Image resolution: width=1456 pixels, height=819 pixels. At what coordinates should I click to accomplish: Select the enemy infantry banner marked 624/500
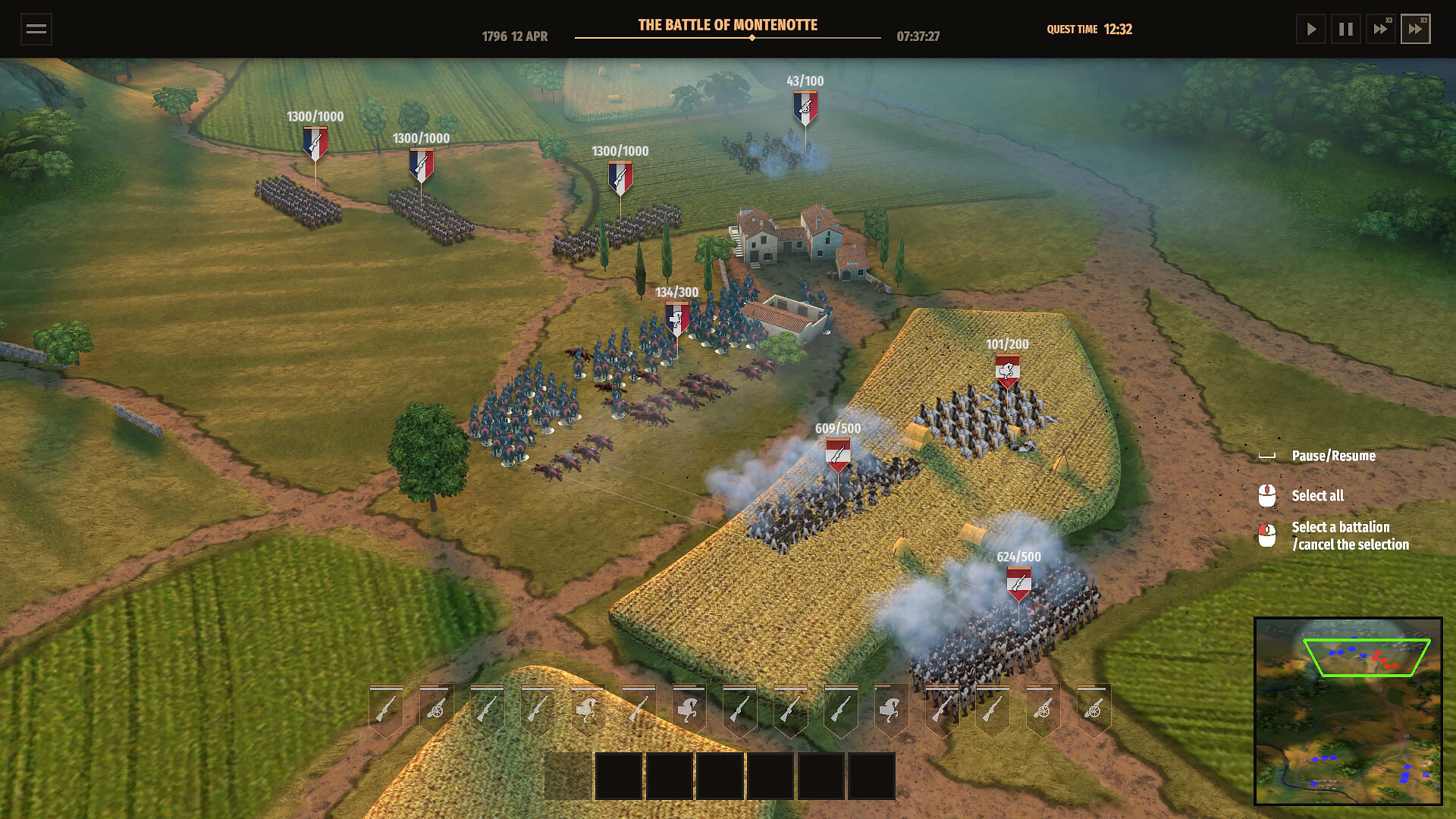[1018, 582]
